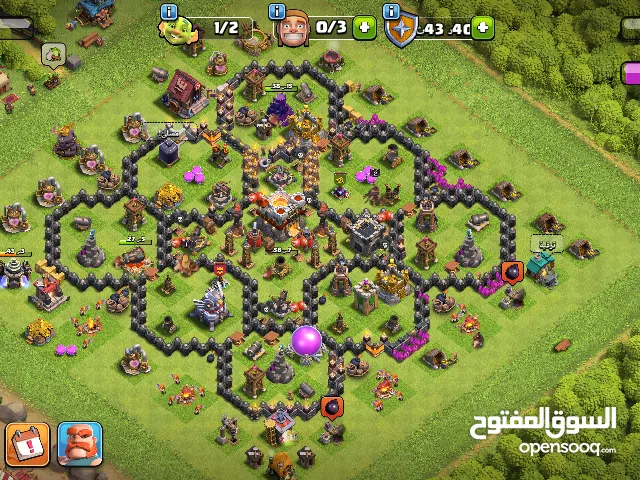Add a builder with the green plus
640x480 pixels.
(365, 28)
